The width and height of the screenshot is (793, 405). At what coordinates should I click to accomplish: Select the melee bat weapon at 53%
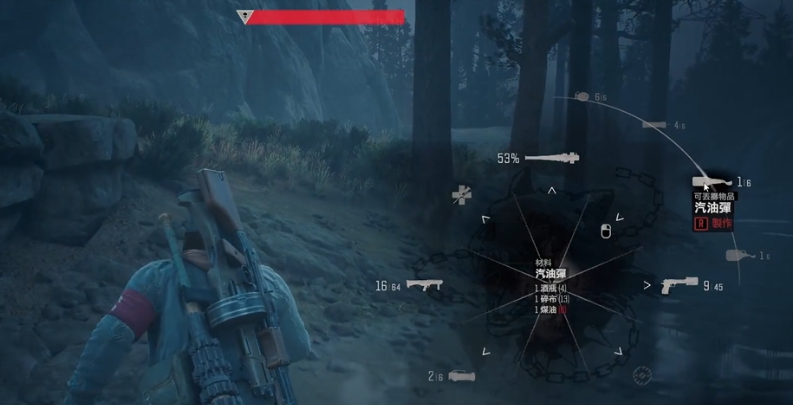(x=550, y=158)
